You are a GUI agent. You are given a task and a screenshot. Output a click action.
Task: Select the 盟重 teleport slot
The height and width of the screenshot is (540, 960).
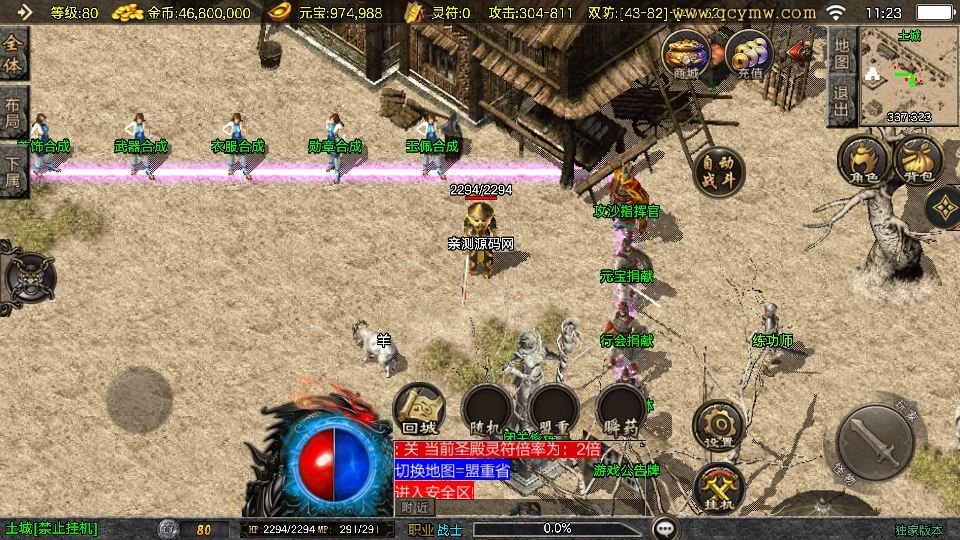554,410
